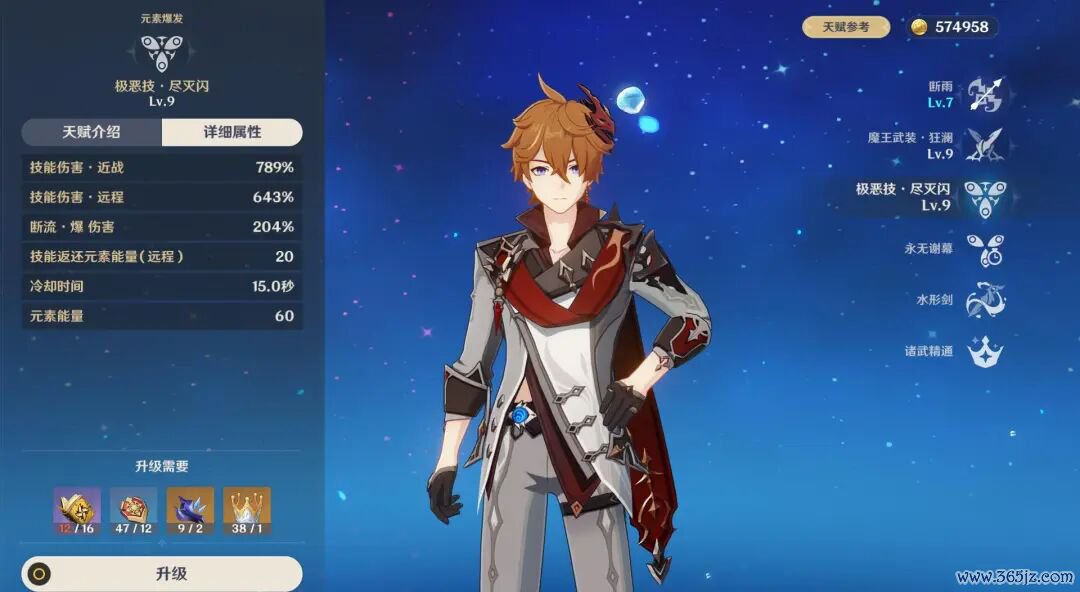The width and height of the screenshot is (1080, 592).
Task: Show the 诸武精通 passive talent
Action: click(984, 351)
